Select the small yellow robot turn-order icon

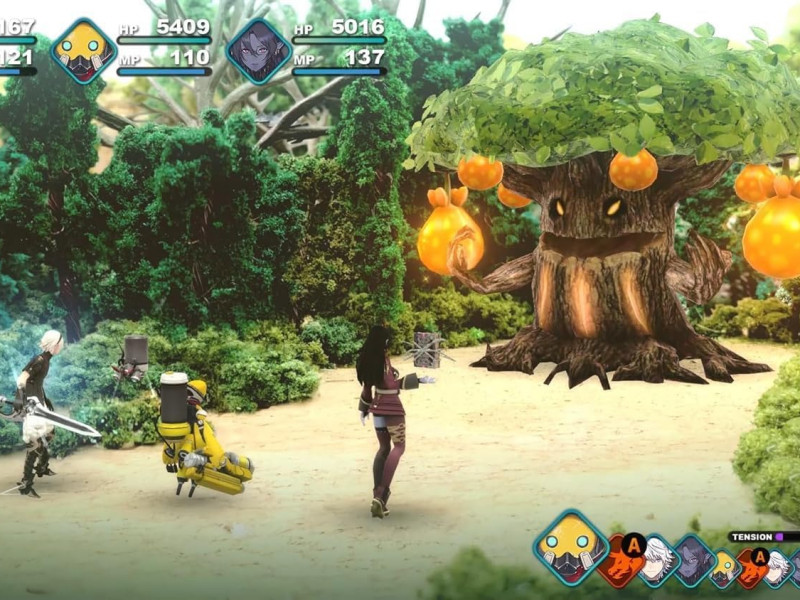725,567
